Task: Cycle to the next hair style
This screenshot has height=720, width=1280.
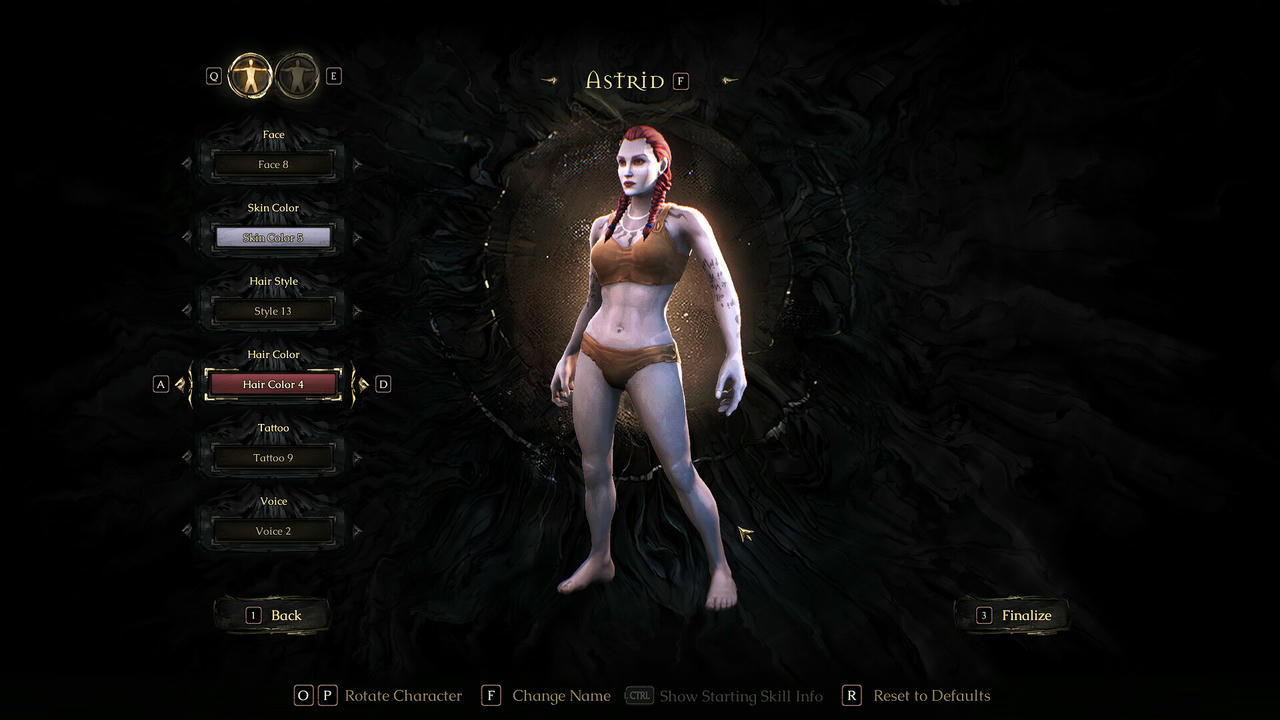Action: tap(357, 311)
